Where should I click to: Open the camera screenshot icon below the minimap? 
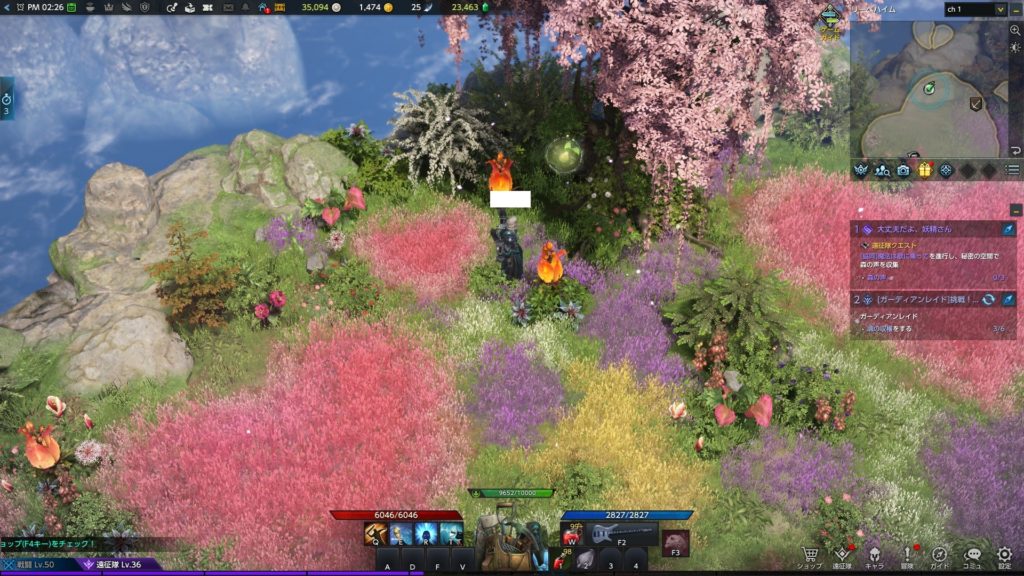[x=904, y=170]
